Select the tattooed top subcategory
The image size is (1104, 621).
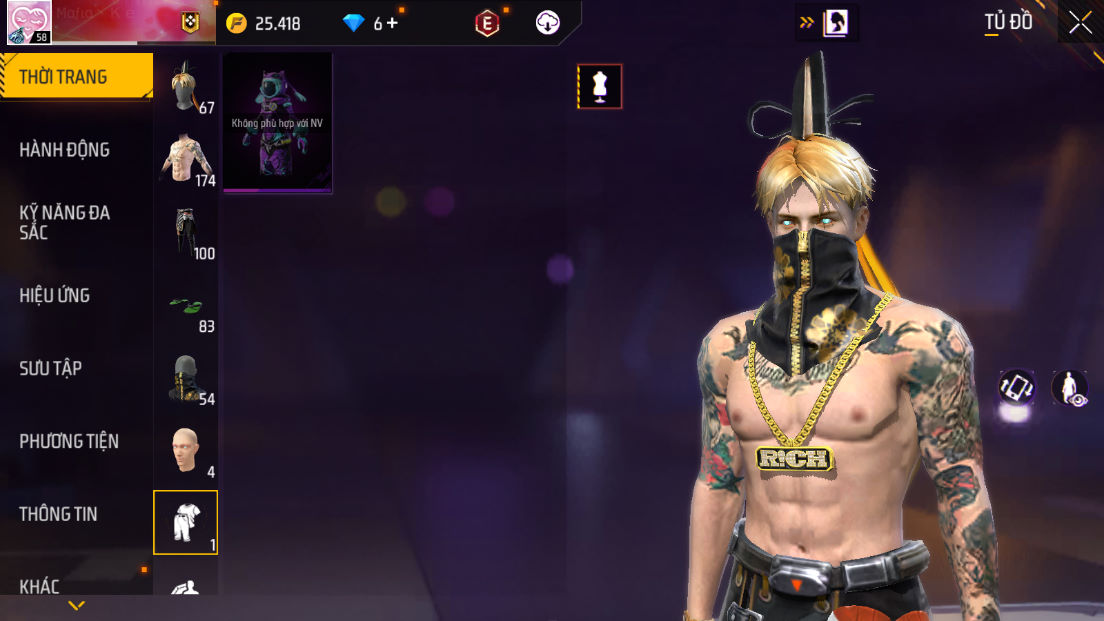[x=185, y=160]
